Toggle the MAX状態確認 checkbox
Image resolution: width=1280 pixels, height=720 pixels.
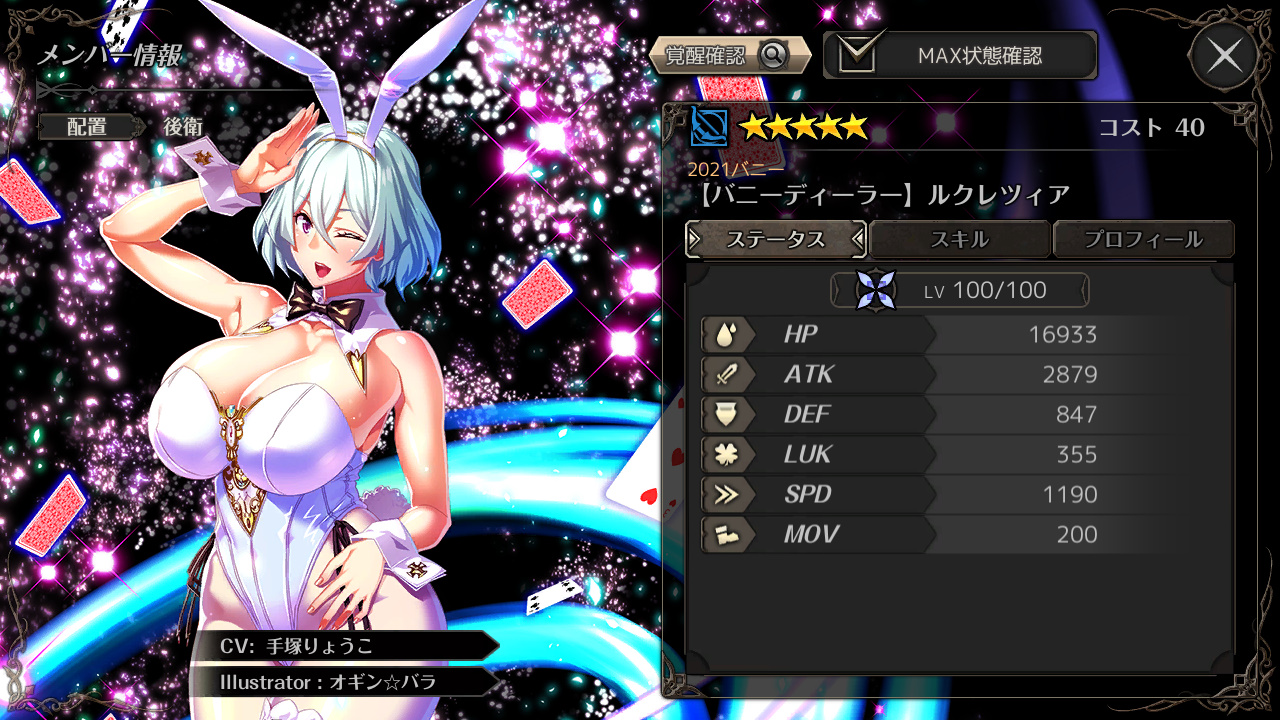point(857,55)
